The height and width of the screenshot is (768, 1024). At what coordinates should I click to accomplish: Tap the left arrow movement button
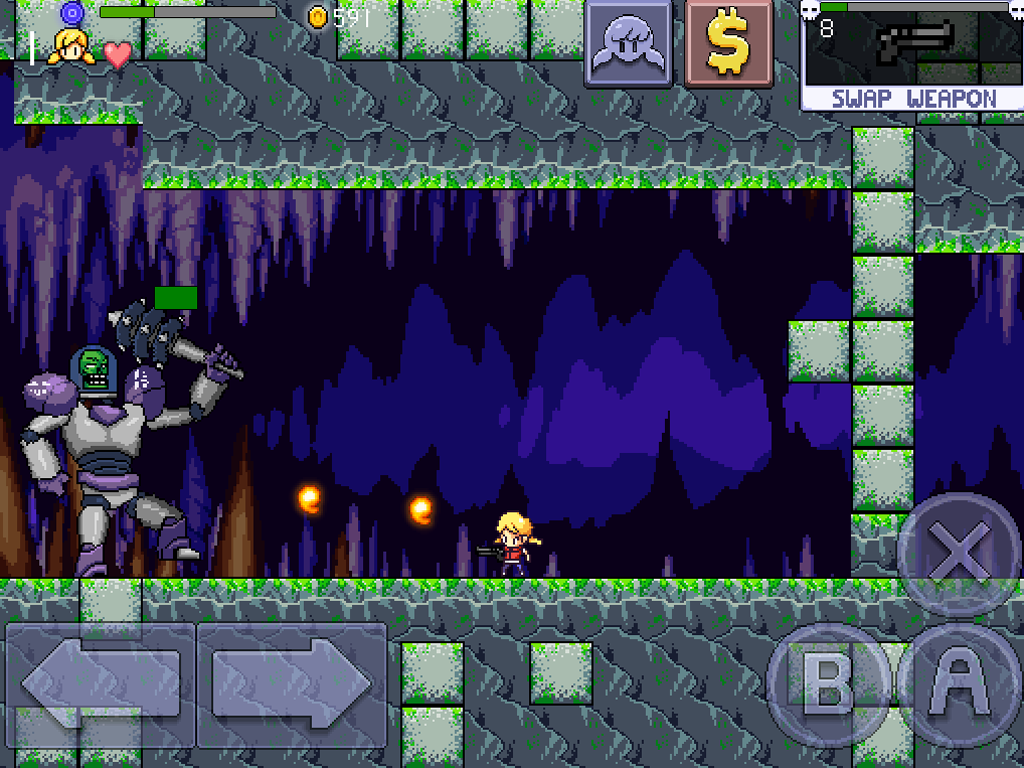[x=100, y=685]
